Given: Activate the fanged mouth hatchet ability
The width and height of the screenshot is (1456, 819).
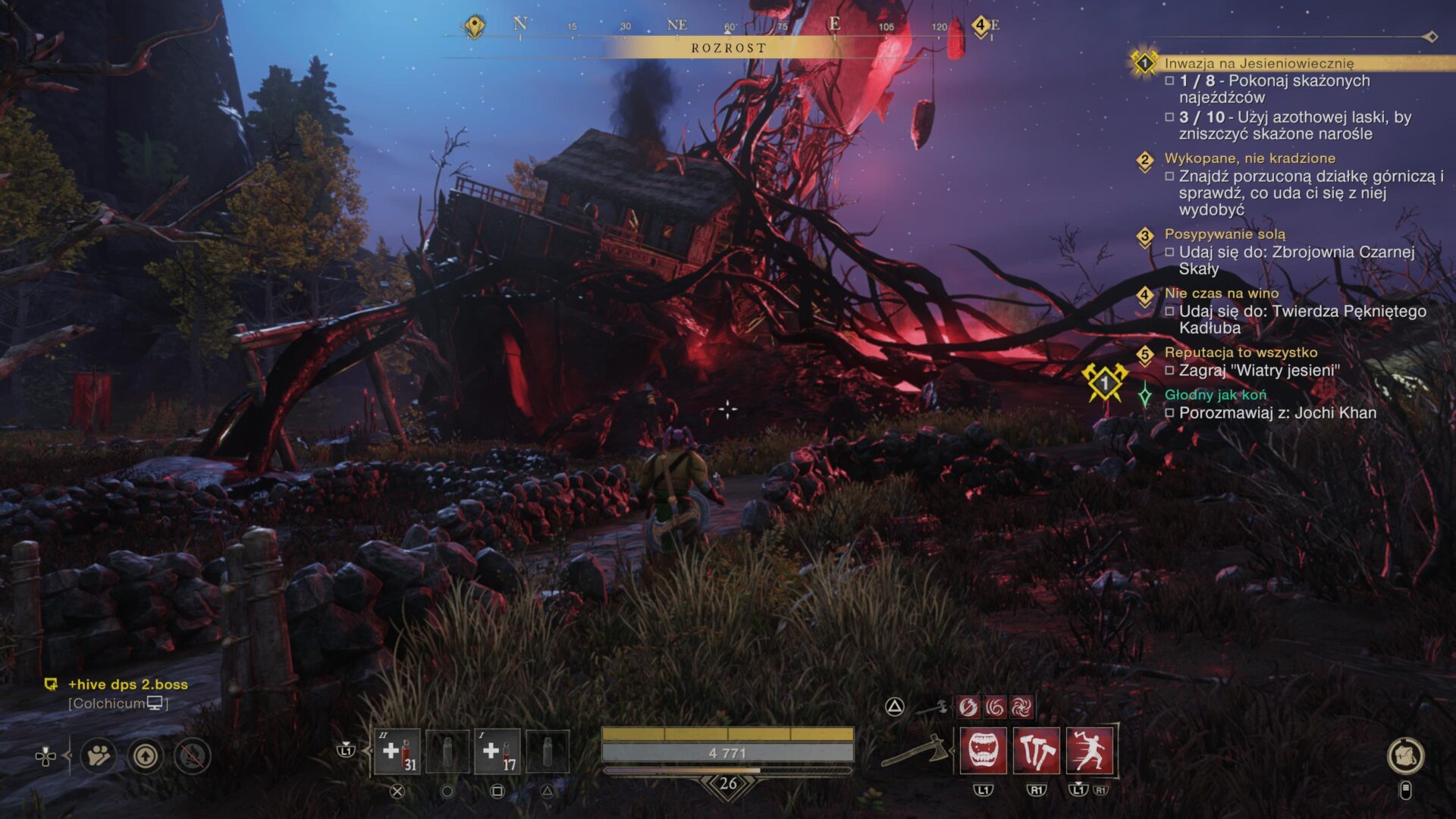Looking at the screenshot, I should point(984,751).
